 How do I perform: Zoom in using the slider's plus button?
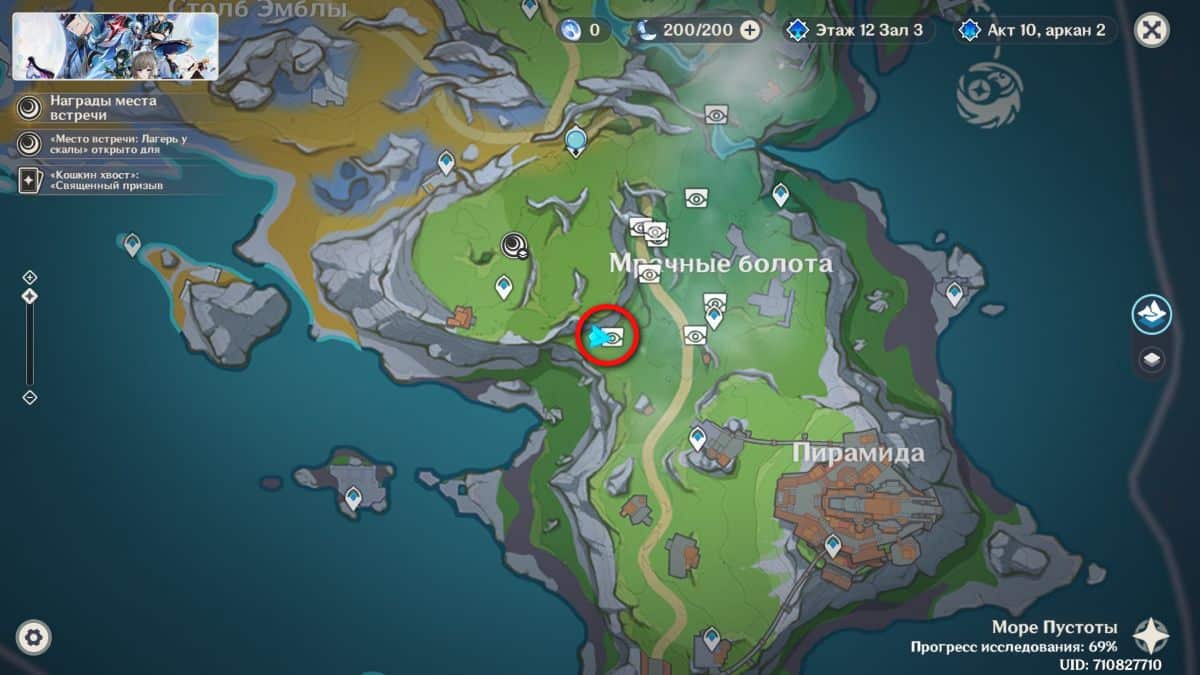click(x=30, y=277)
